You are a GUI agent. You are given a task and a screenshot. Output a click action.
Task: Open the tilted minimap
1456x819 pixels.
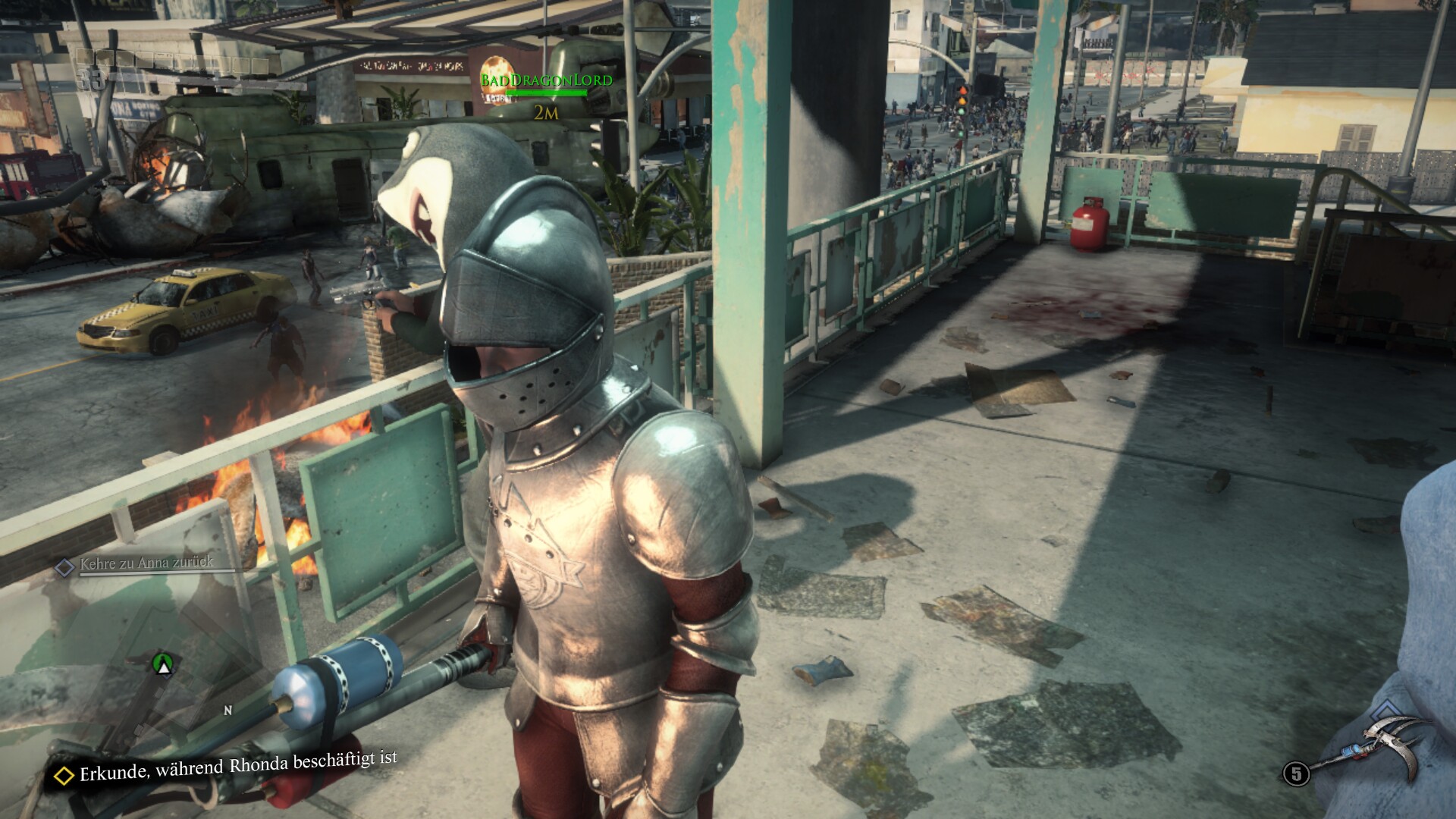(x=144, y=667)
